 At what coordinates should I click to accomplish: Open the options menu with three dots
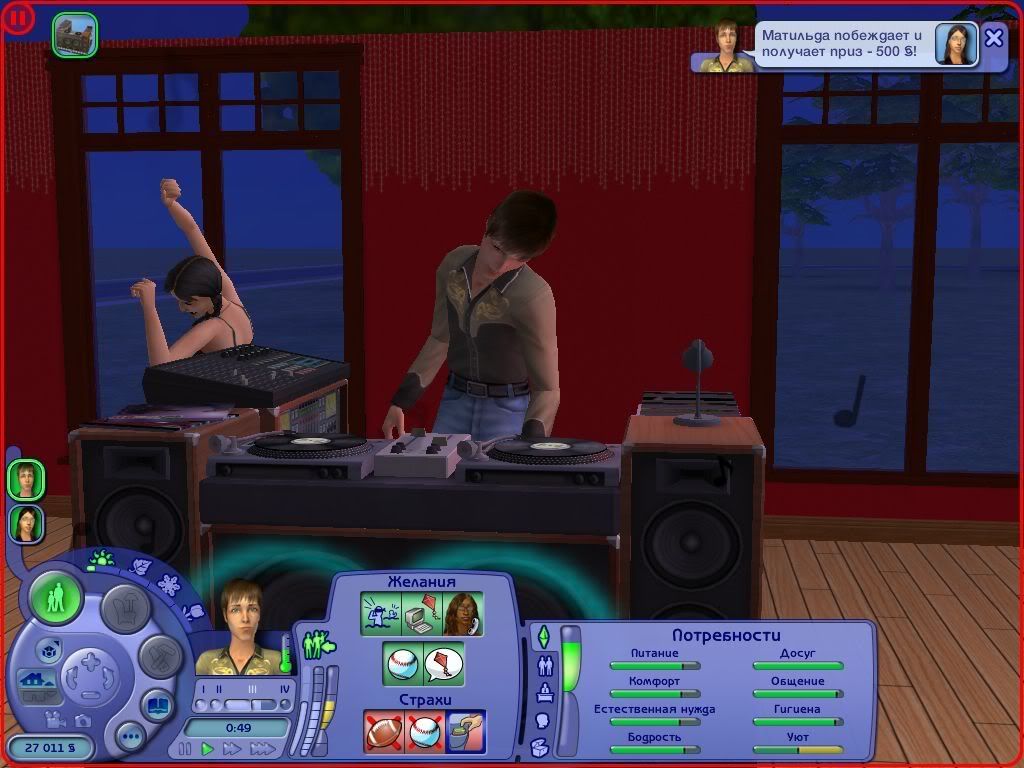130,738
